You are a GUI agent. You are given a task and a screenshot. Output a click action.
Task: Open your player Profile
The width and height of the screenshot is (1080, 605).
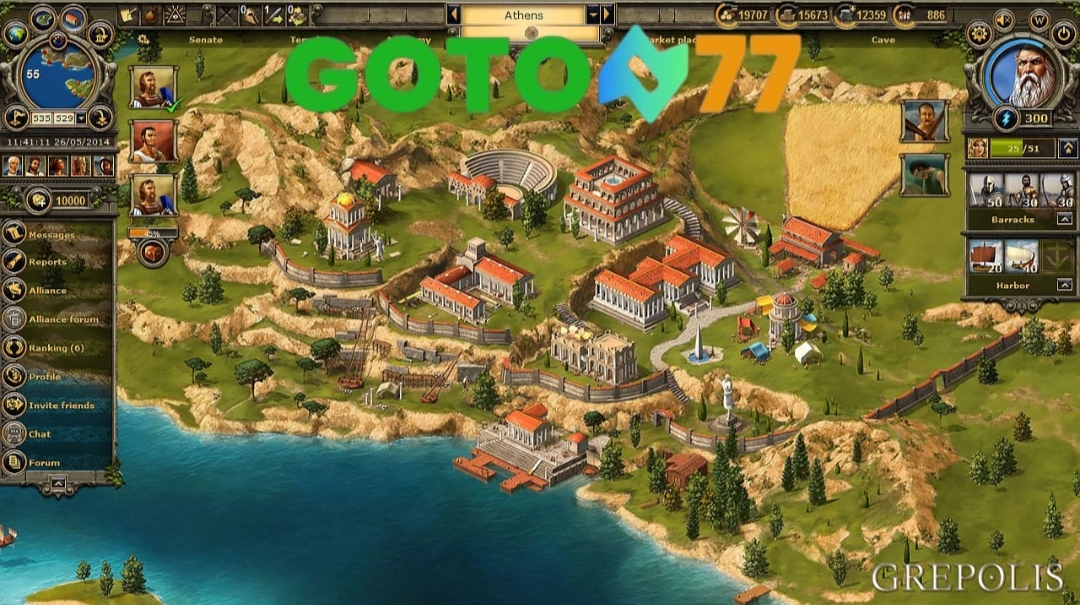[44, 377]
